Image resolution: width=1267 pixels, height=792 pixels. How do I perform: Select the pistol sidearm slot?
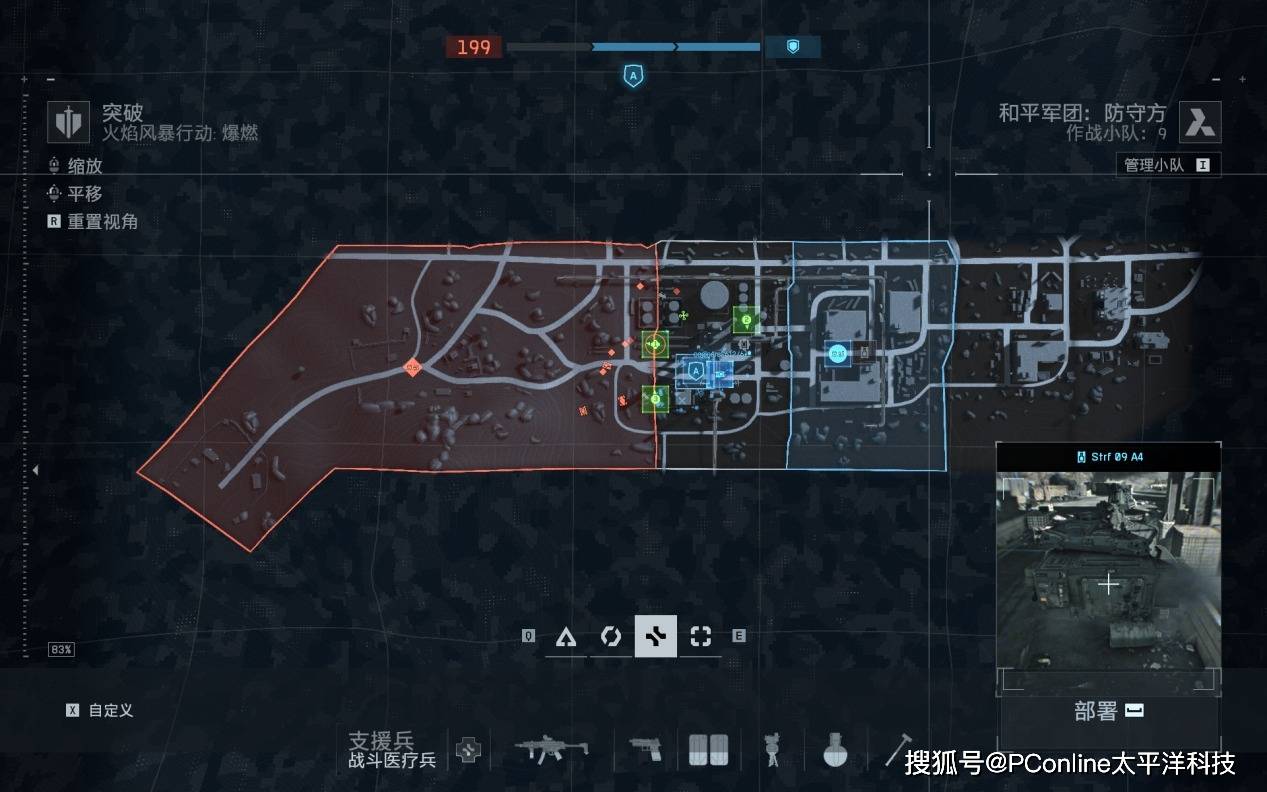646,749
